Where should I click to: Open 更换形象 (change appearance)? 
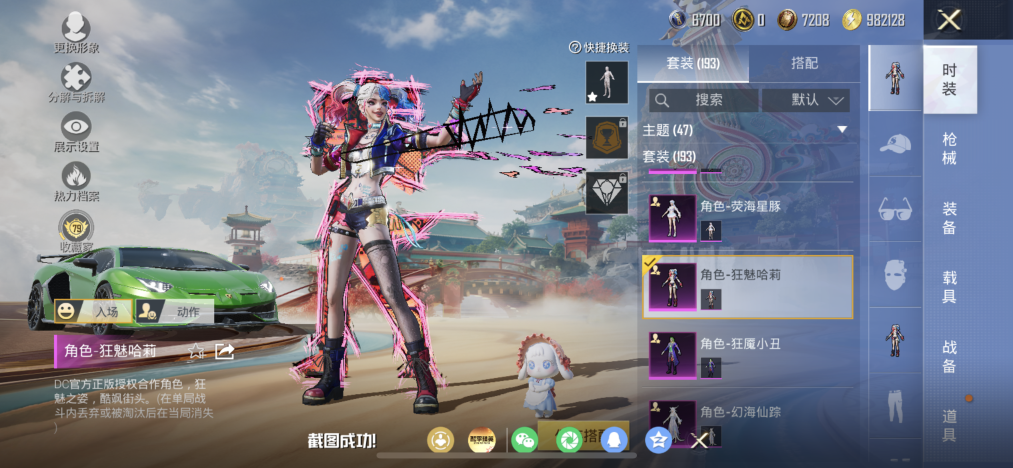click(x=76, y=32)
